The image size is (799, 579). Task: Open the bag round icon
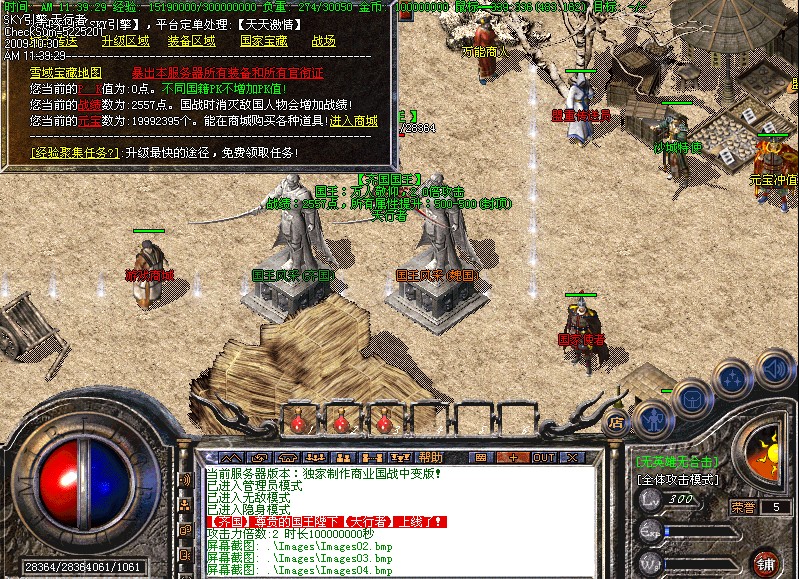click(x=693, y=398)
